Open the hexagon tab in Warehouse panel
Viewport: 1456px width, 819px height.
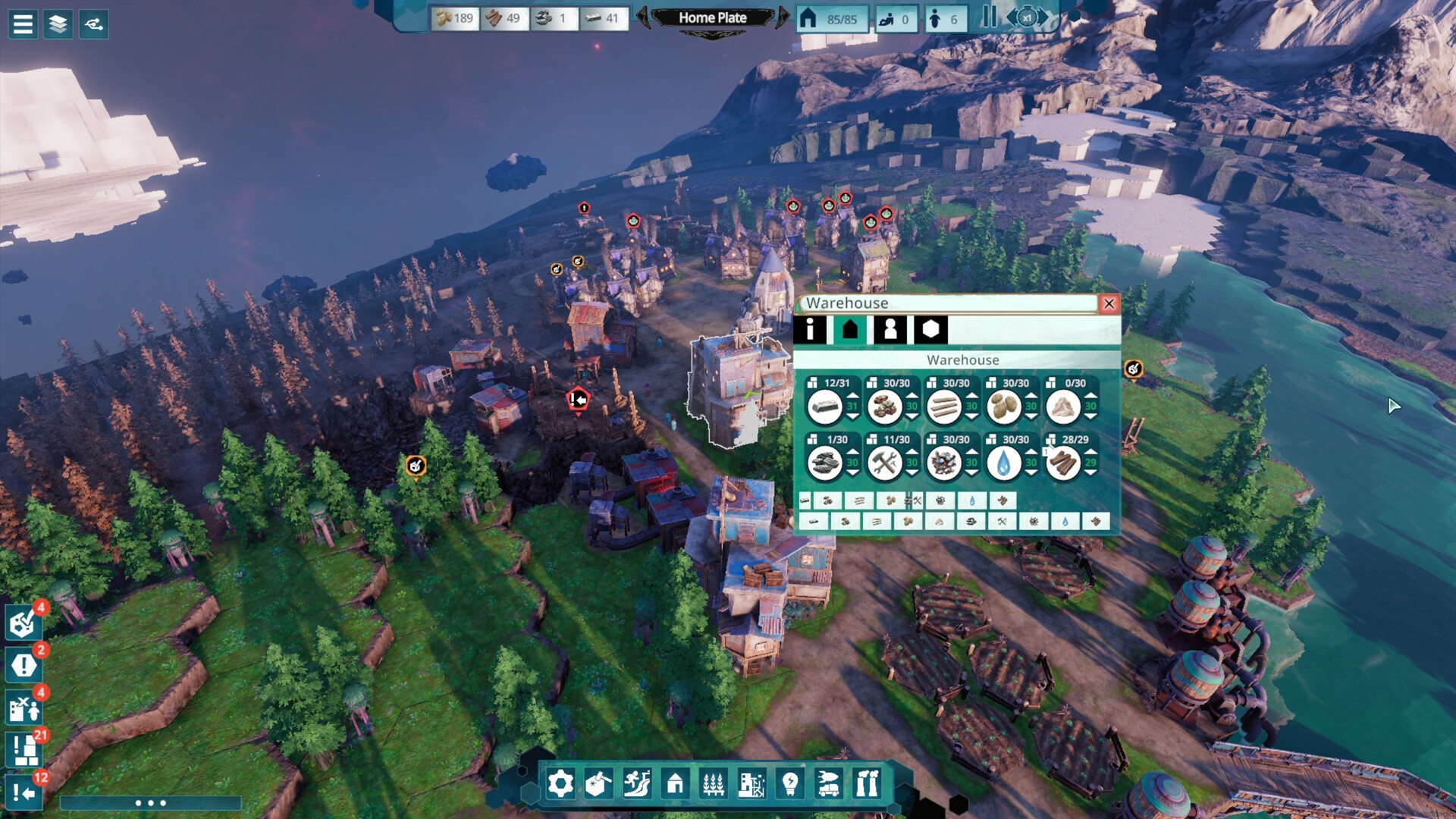930,330
